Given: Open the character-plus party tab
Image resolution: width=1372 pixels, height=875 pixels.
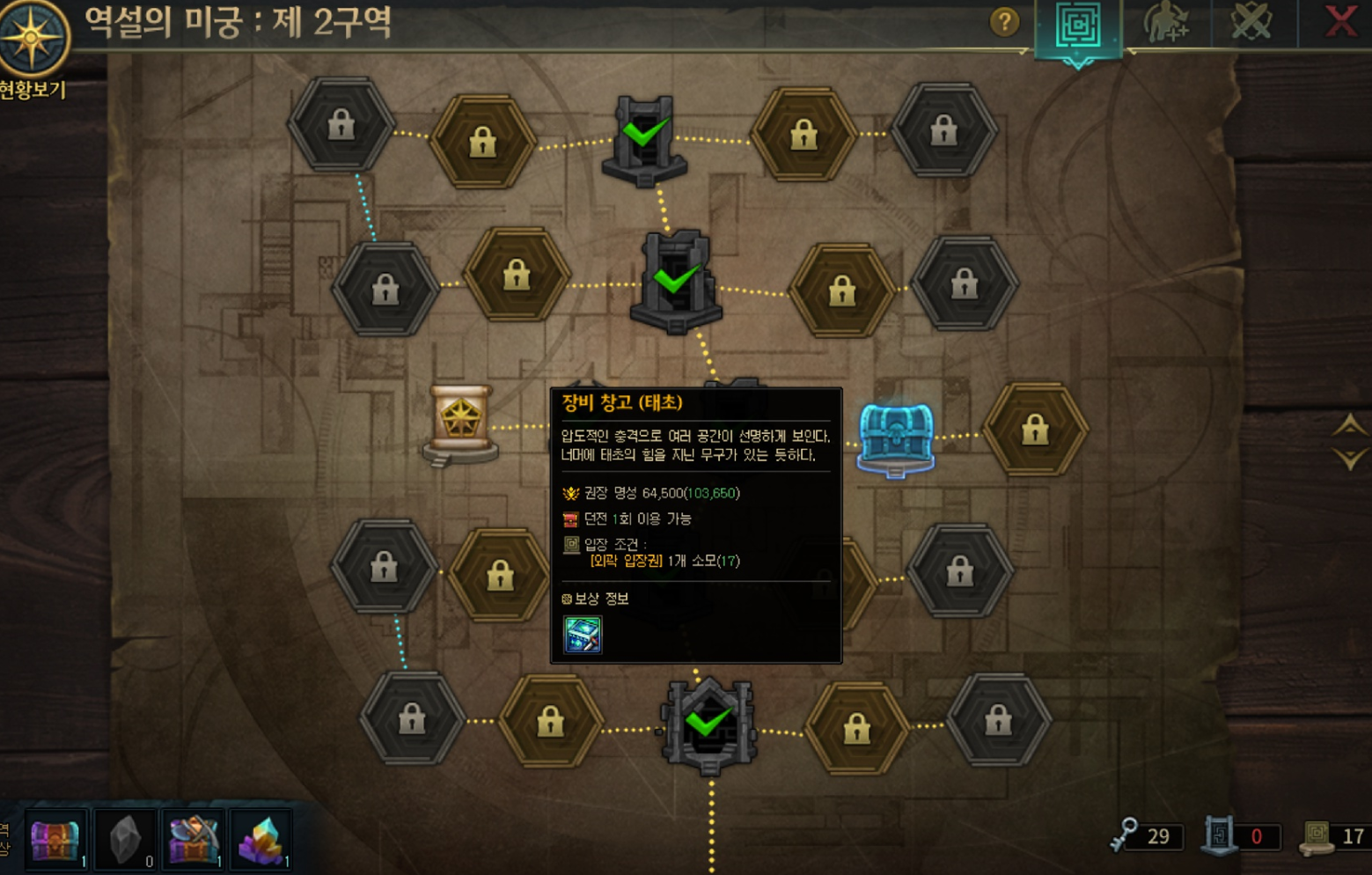Looking at the screenshot, I should 1166,23.
